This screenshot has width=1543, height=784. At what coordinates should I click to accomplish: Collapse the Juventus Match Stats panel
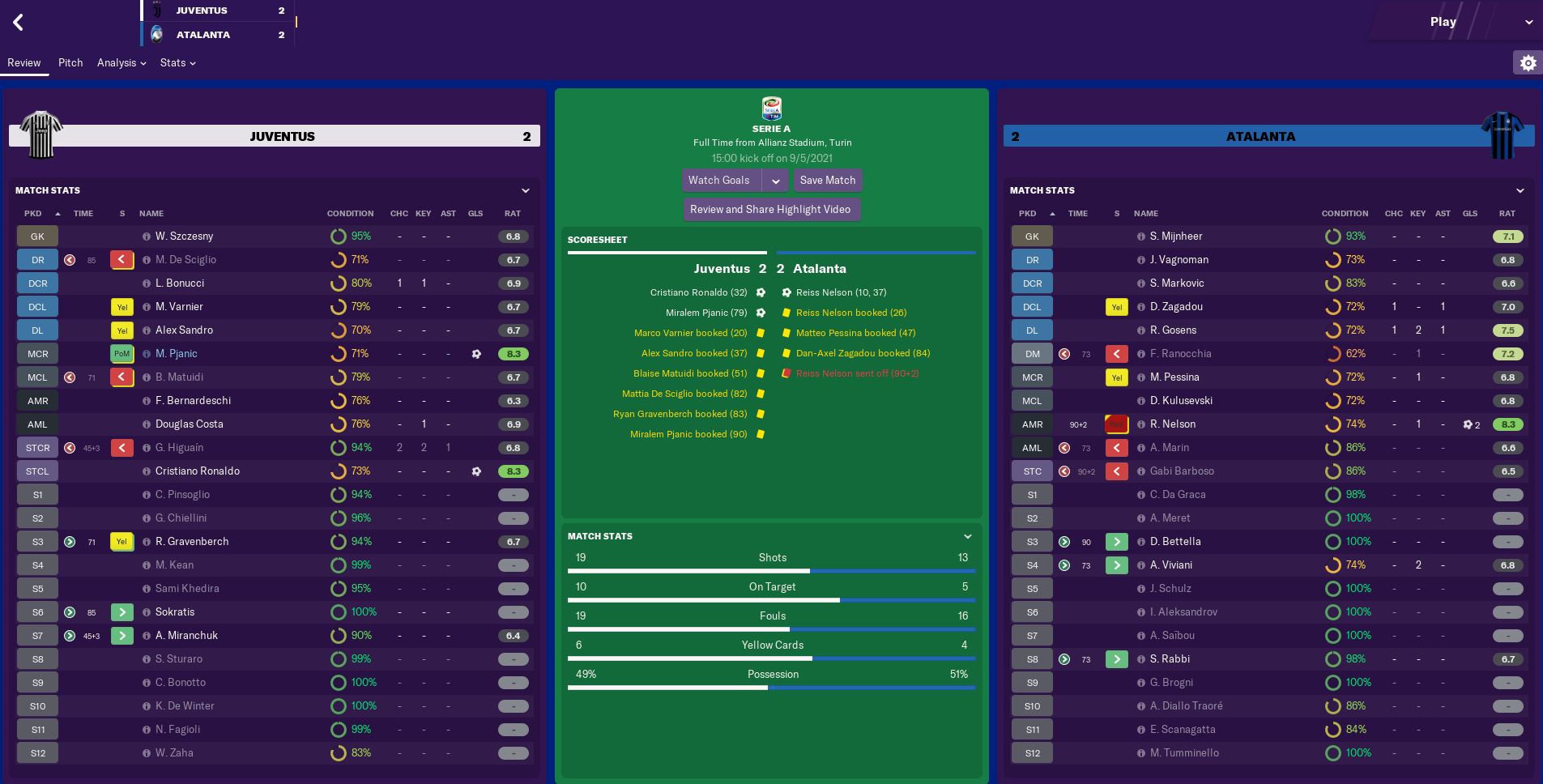tap(526, 190)
